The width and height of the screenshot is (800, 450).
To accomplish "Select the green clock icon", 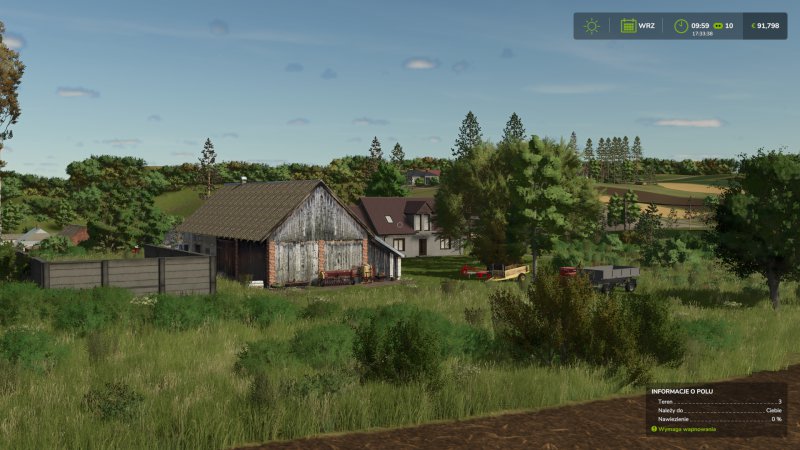I will click(681, 26).
